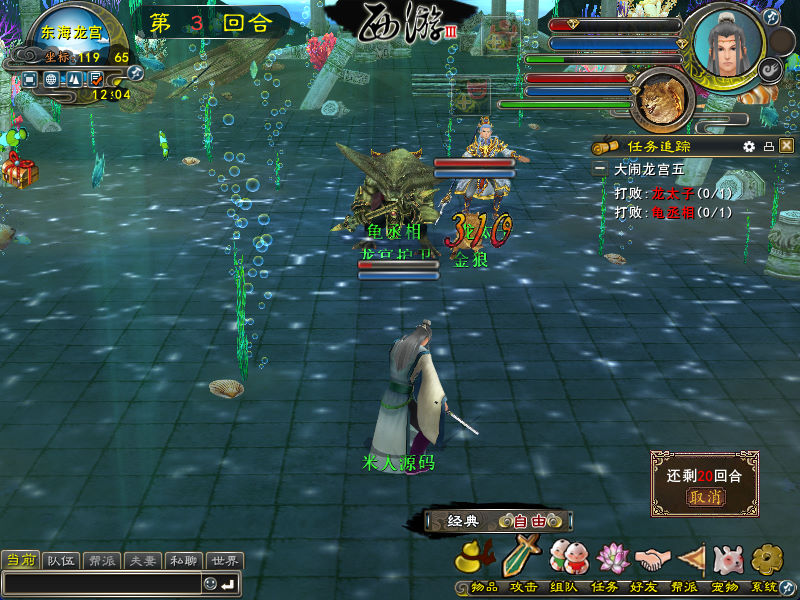Screen dimensions: 800x600
Task: Switch to 经典 classic mode
Action: pos(463,521)
